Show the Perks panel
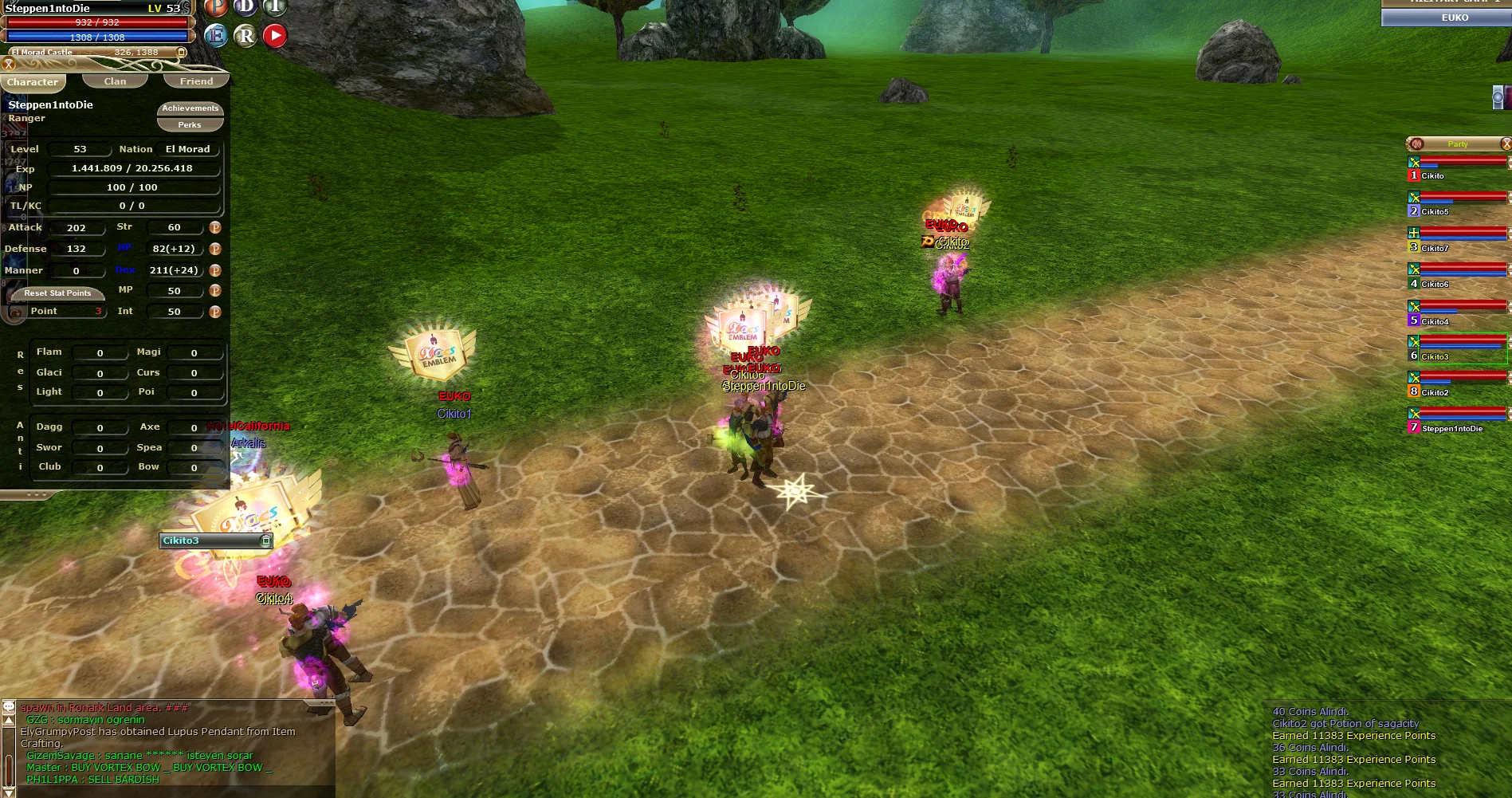 [x=190, y=125]
